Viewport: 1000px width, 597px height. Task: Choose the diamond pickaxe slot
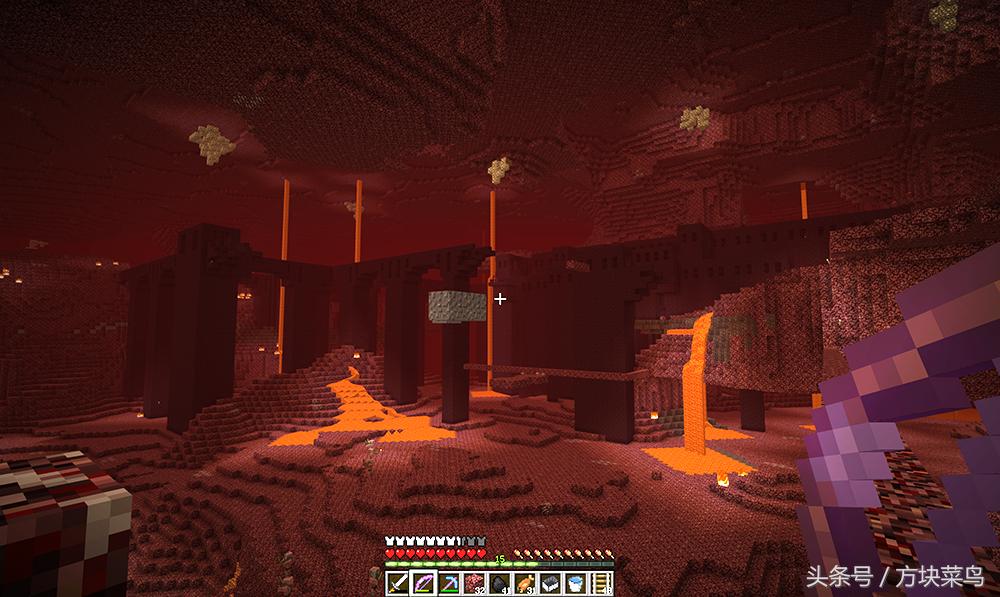(x=447, y=582)
